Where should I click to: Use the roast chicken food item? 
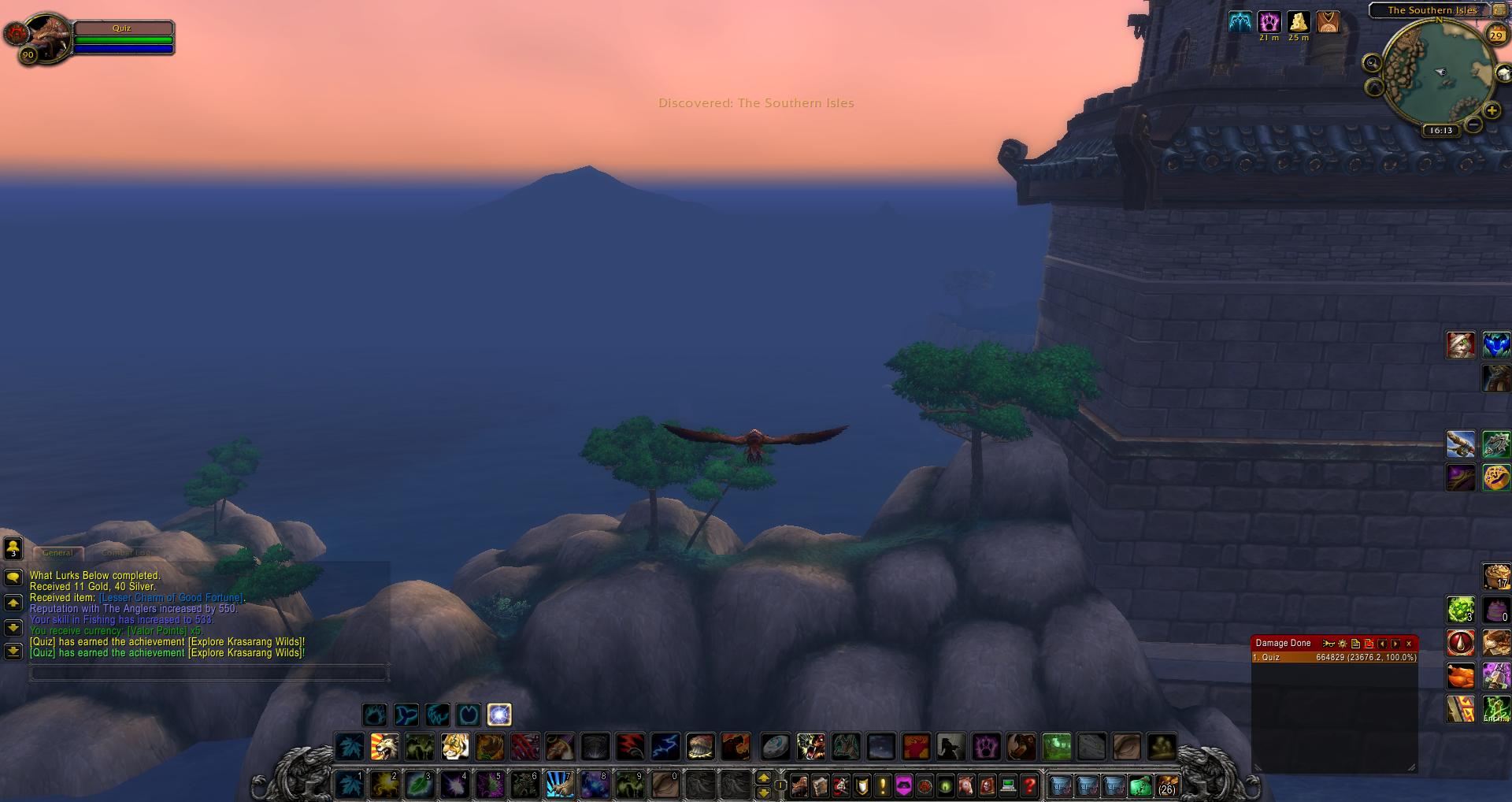[x=1461, y=676]
